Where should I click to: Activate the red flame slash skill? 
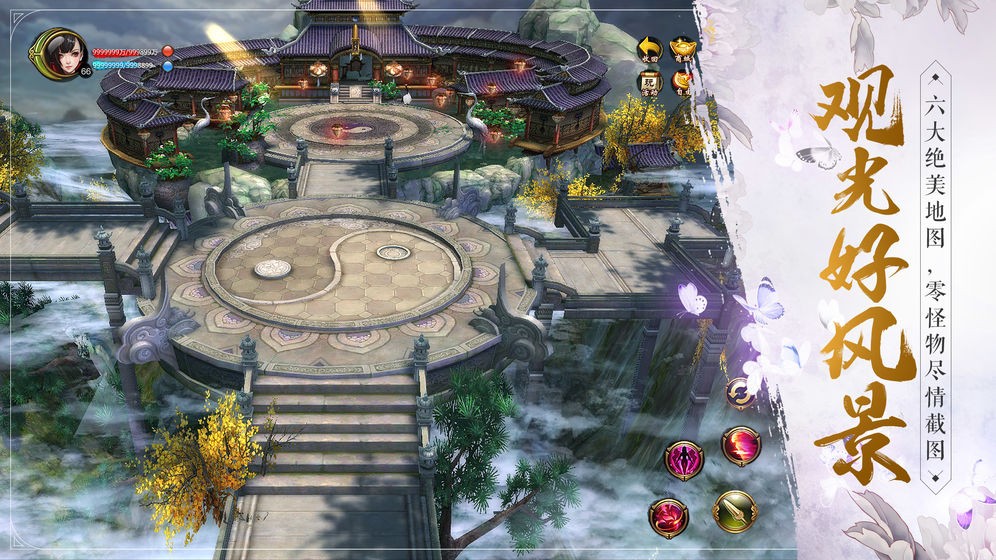(741, 446)
